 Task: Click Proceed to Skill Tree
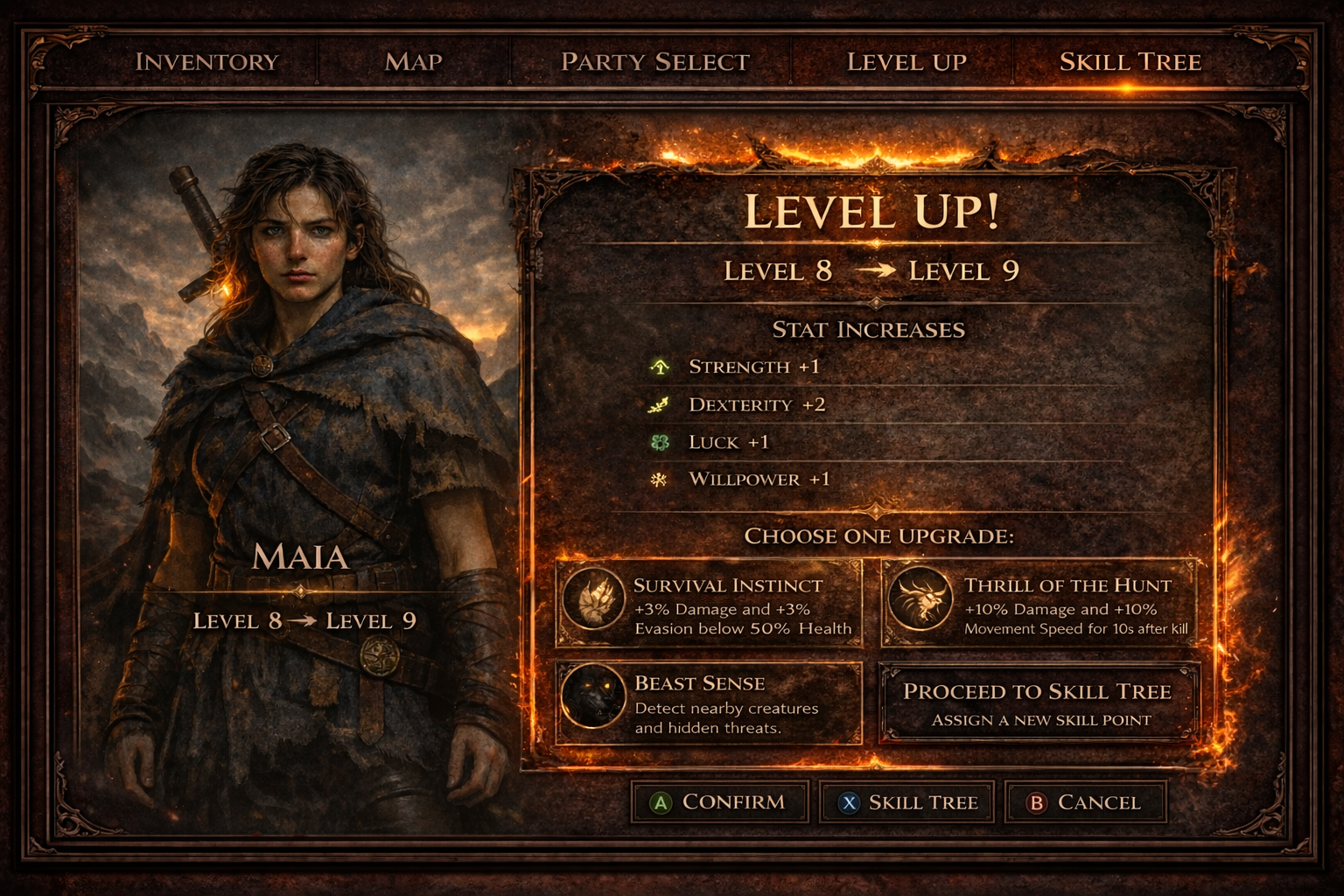click(1038, 704)
